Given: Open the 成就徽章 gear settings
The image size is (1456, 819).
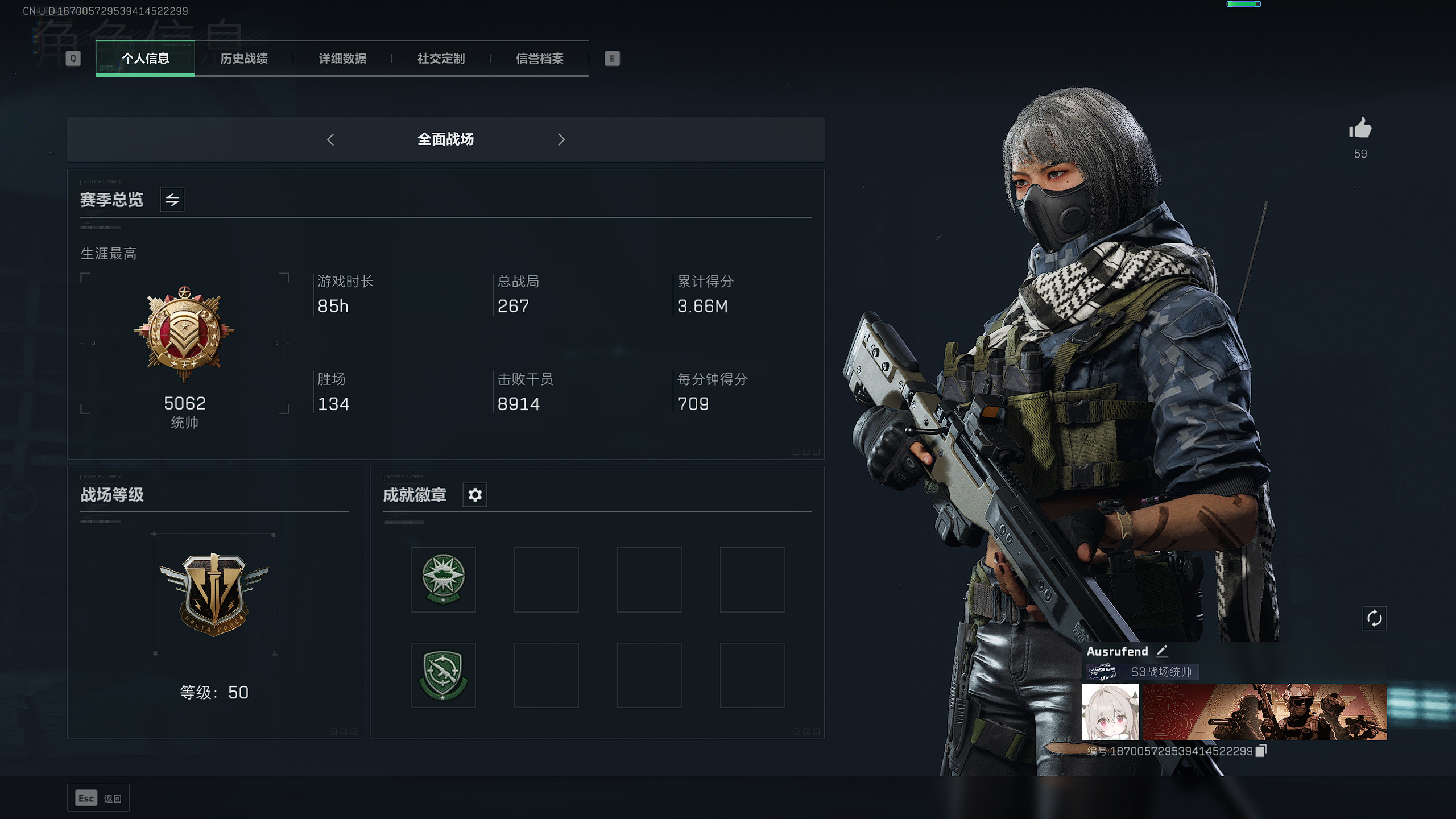Looking at the screenshot, I should (475, 495).
